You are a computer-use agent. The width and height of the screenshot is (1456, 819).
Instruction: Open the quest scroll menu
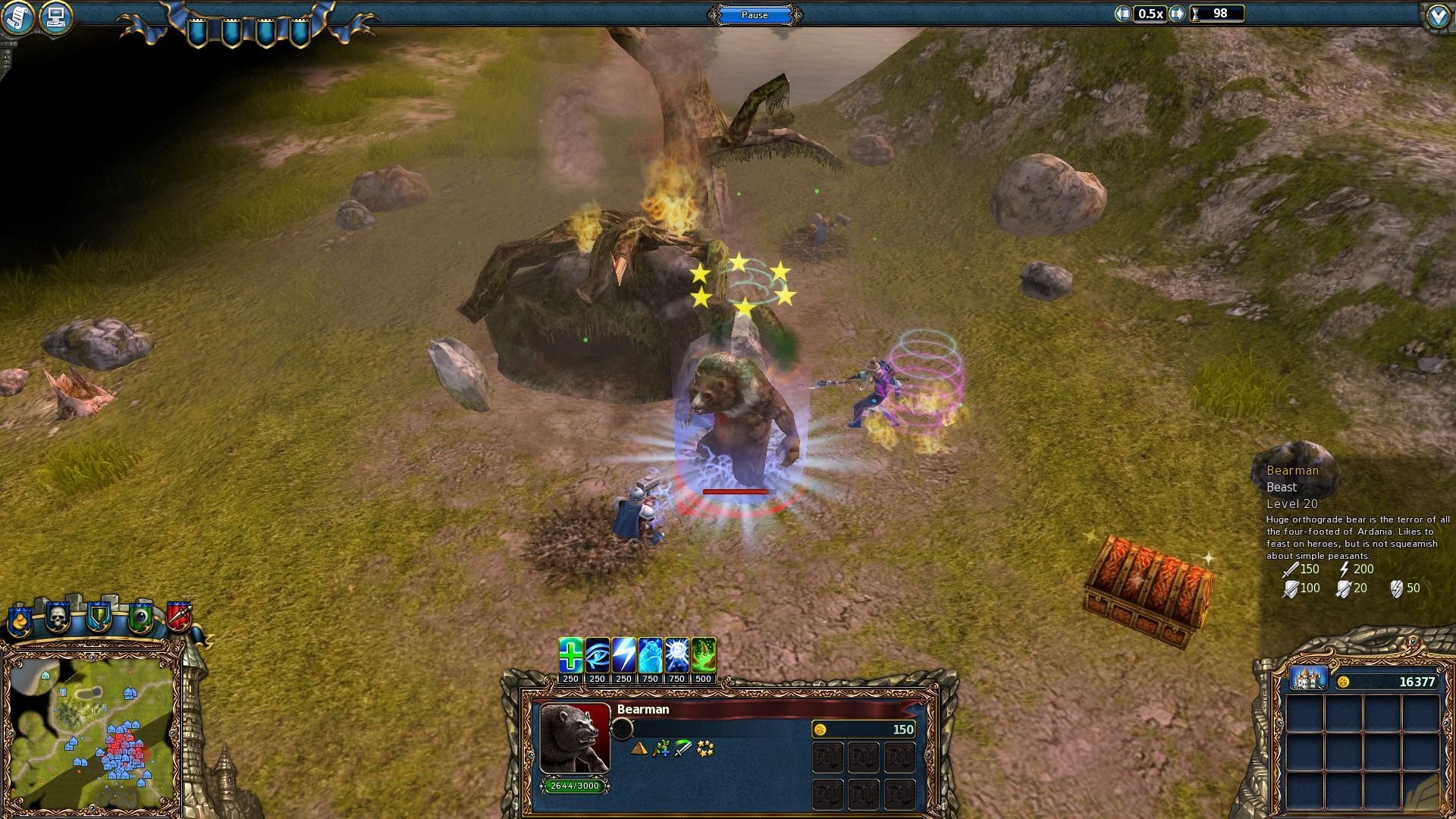click(x=17, y=17)
